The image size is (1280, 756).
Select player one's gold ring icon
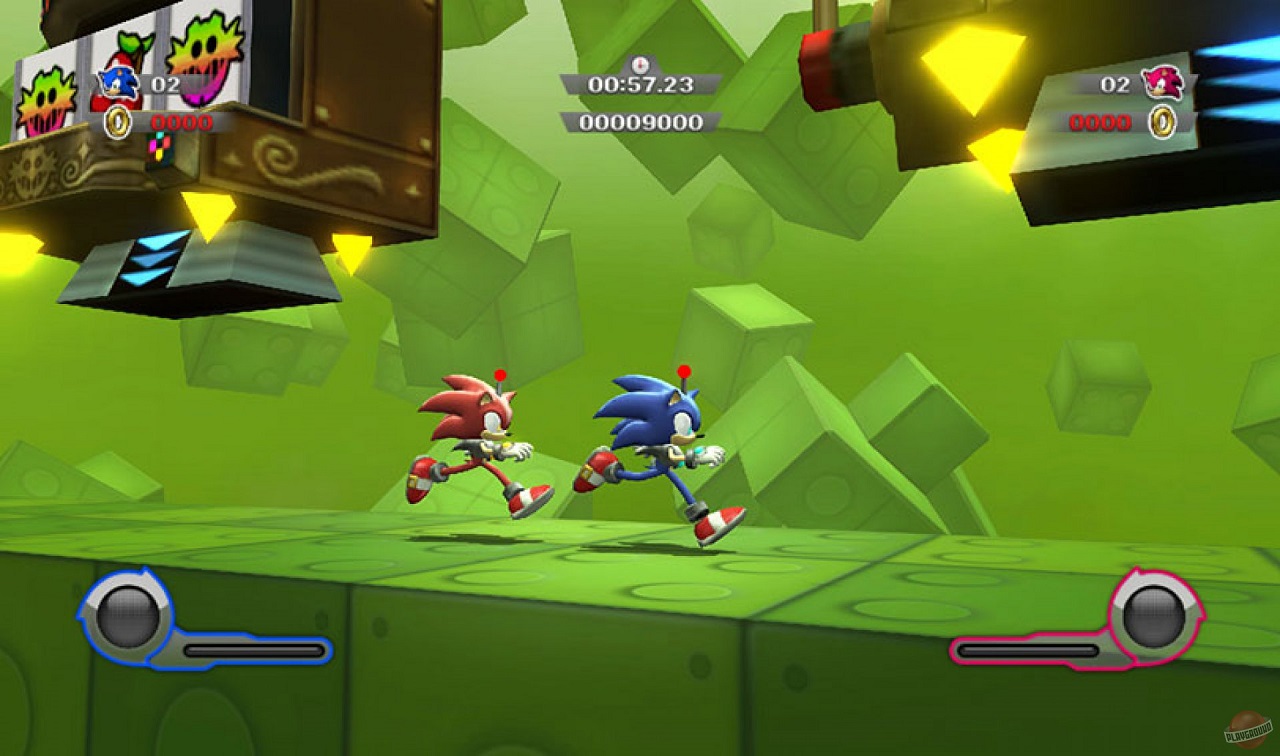117,123
